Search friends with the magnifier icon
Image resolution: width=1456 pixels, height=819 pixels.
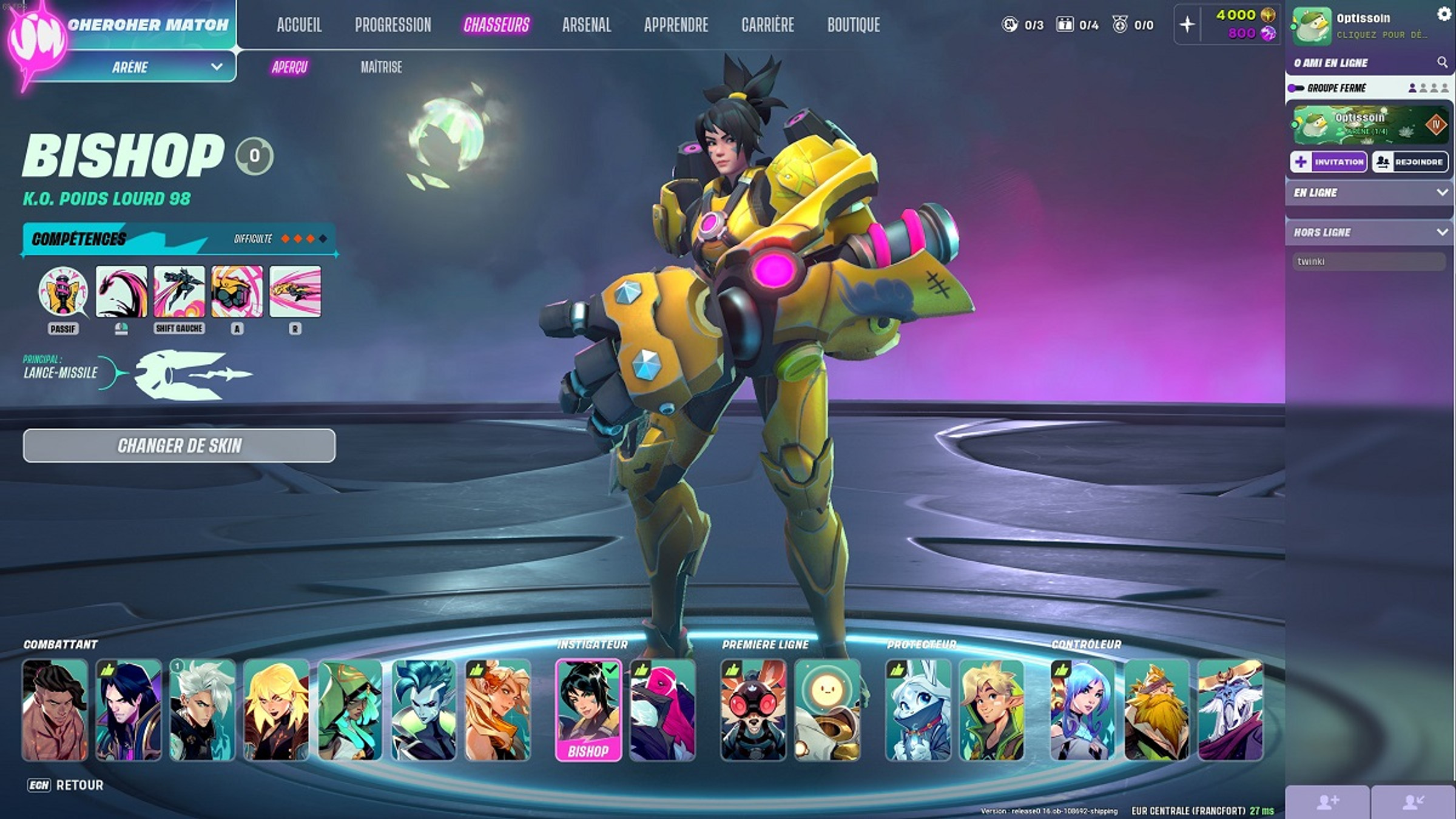(x=1442, y=62)
